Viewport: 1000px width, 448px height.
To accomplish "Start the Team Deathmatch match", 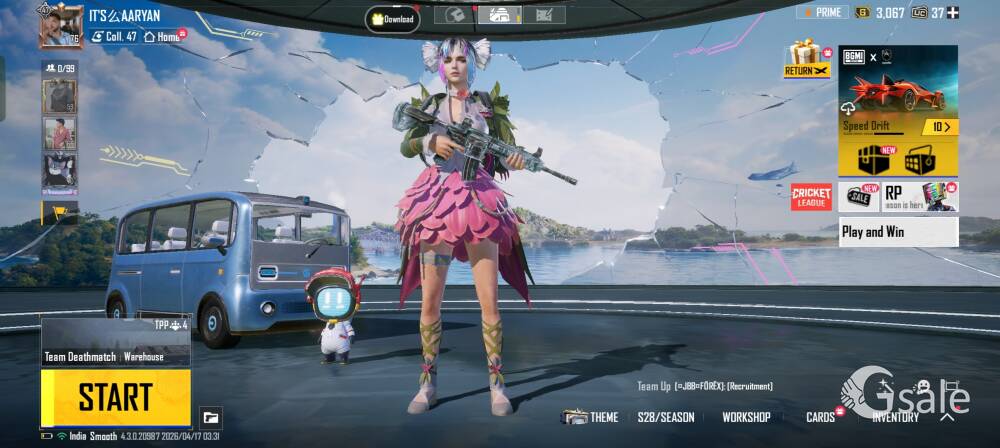I will coord(116,397).
